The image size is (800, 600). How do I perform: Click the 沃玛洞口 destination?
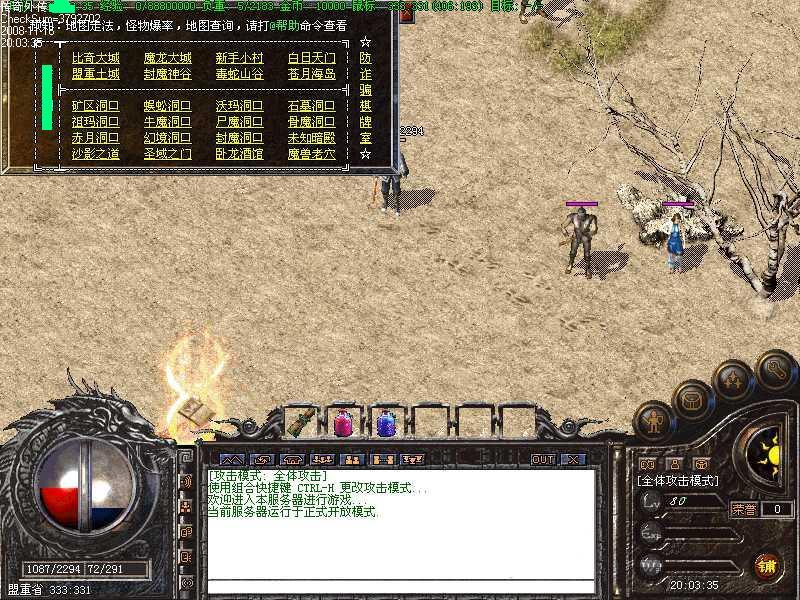(239, 105)
